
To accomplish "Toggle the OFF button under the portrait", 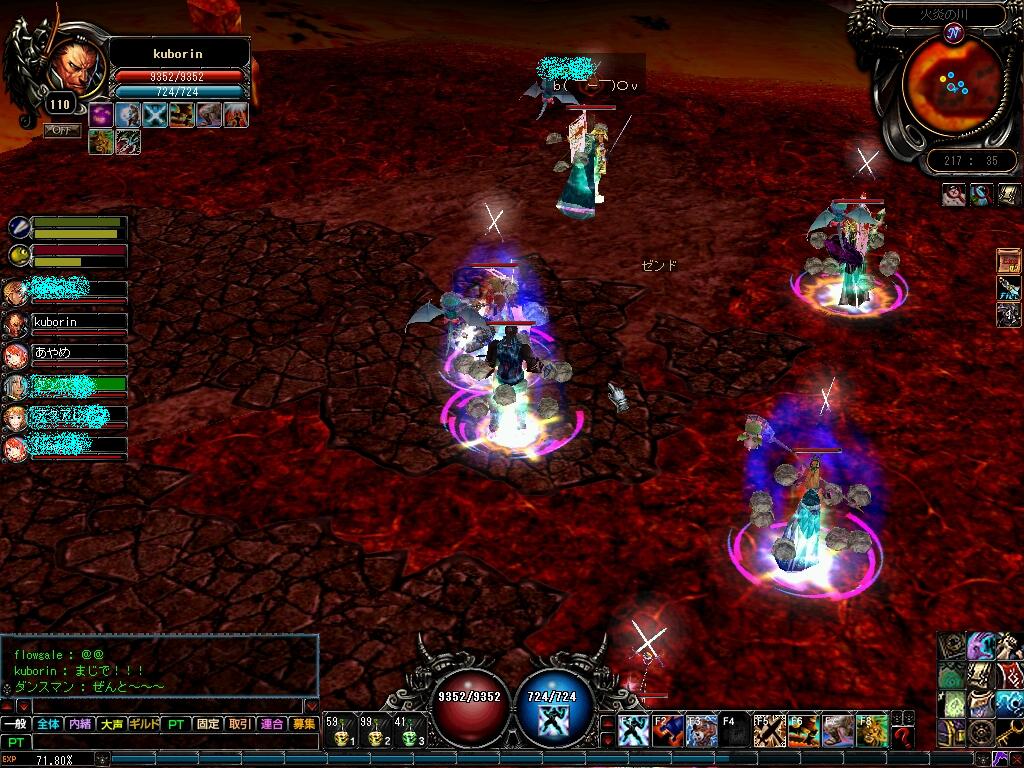I will [62, 130].
